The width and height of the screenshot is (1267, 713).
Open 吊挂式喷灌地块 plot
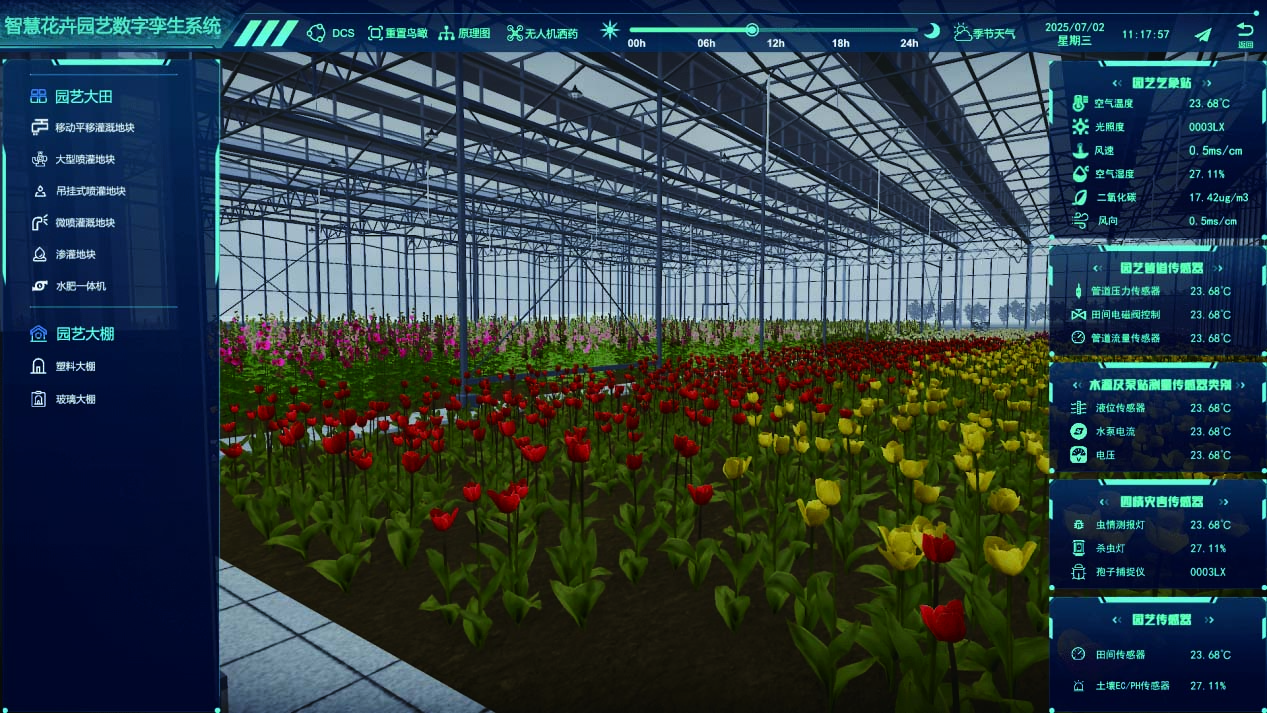(90, 191)
